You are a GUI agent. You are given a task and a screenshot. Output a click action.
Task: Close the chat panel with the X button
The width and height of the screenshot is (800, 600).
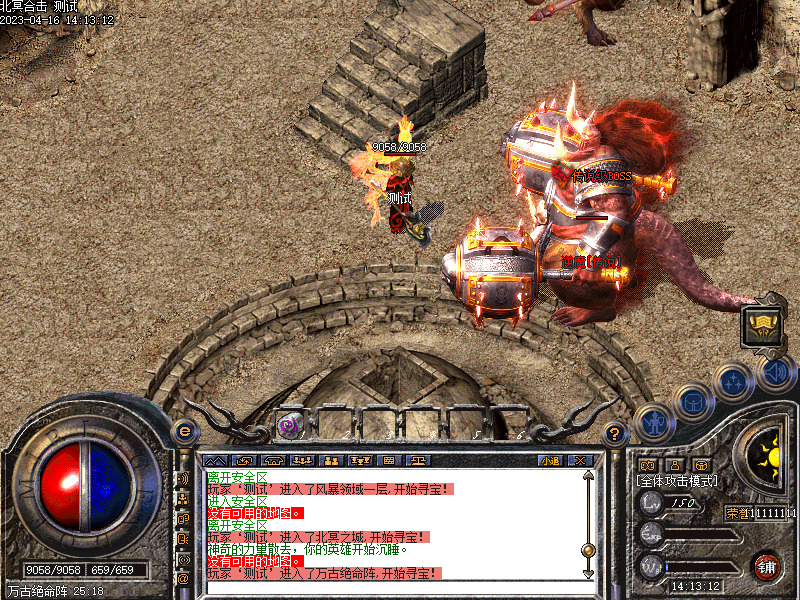click(x=583, y=461)
